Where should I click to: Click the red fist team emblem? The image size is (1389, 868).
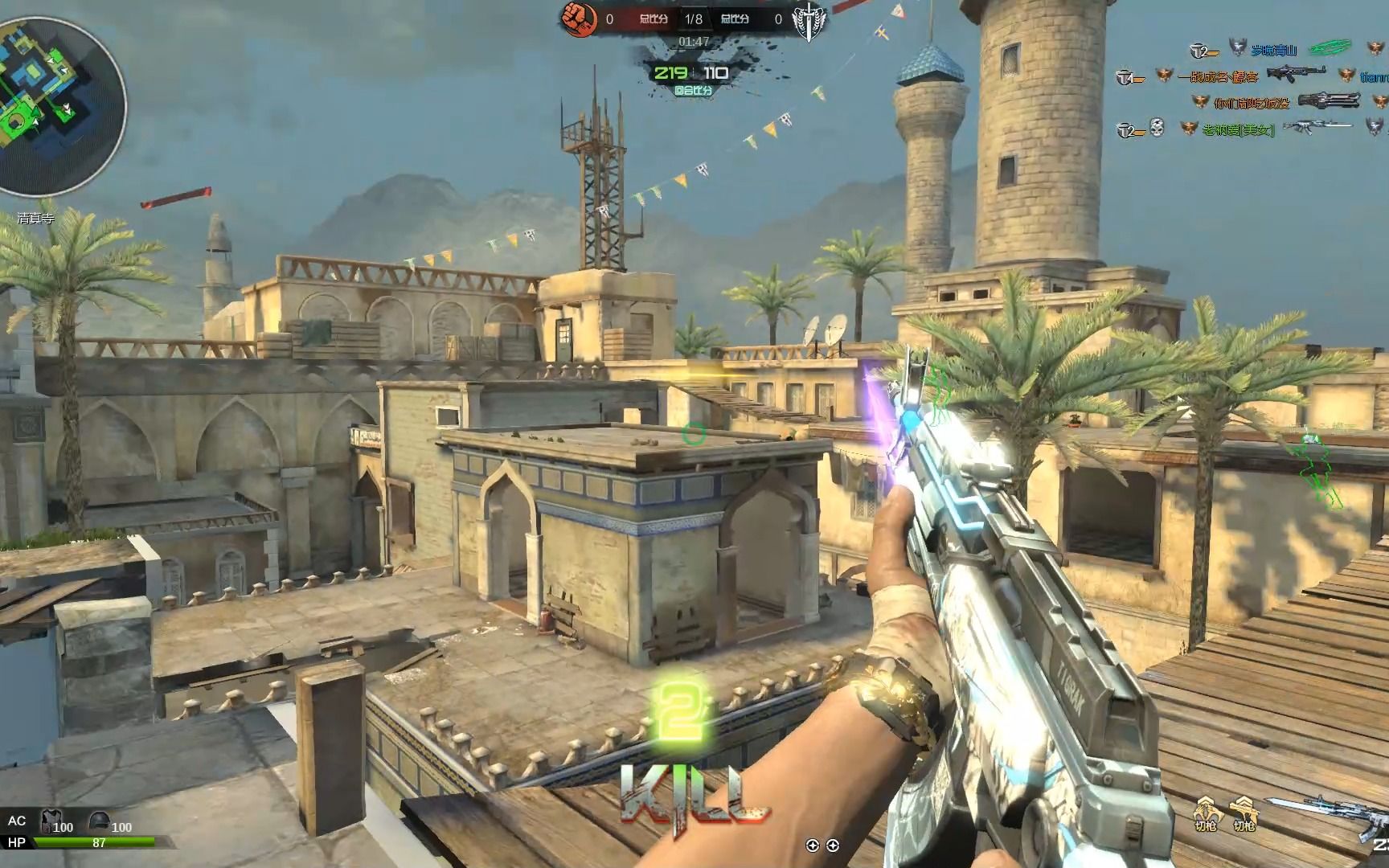click(579, 19)
